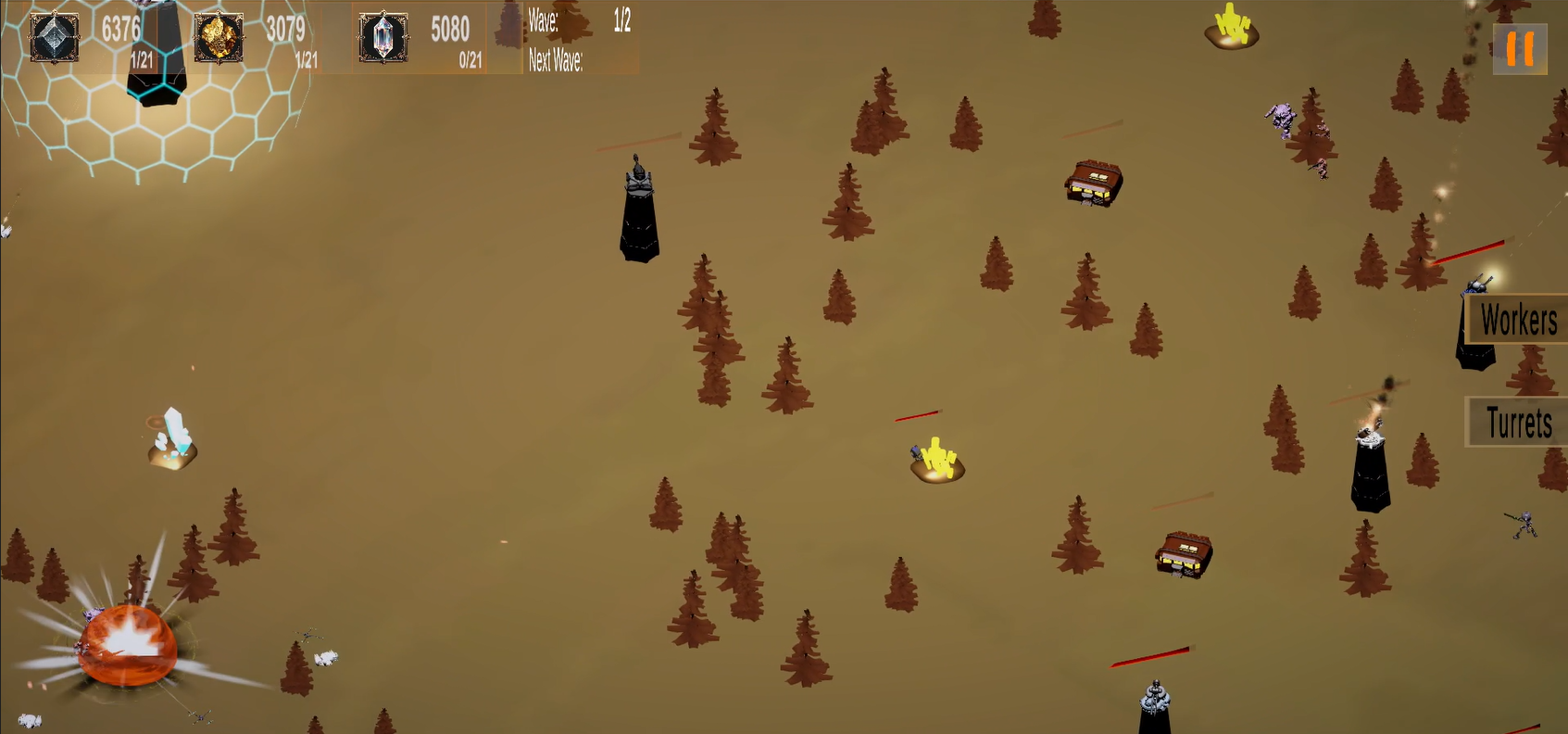Select the burning turret on the right side
Screen dimensions: 1568x734
point(1368,463)
